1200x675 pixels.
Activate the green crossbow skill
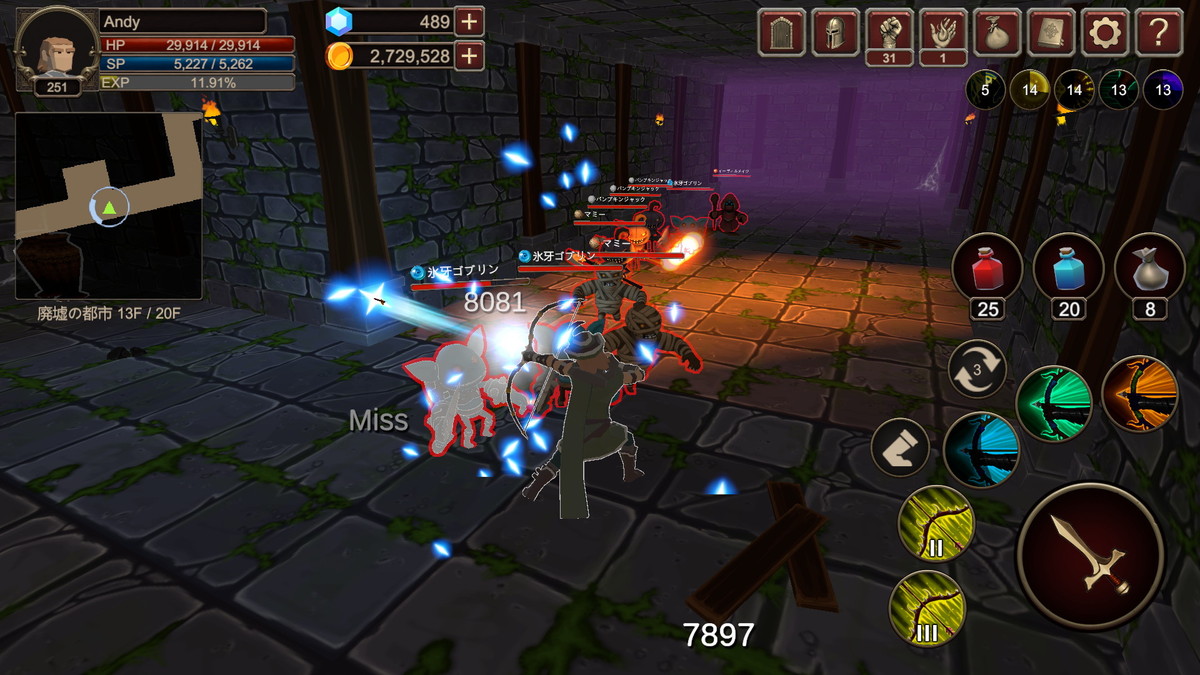(x=1053, y=403)
